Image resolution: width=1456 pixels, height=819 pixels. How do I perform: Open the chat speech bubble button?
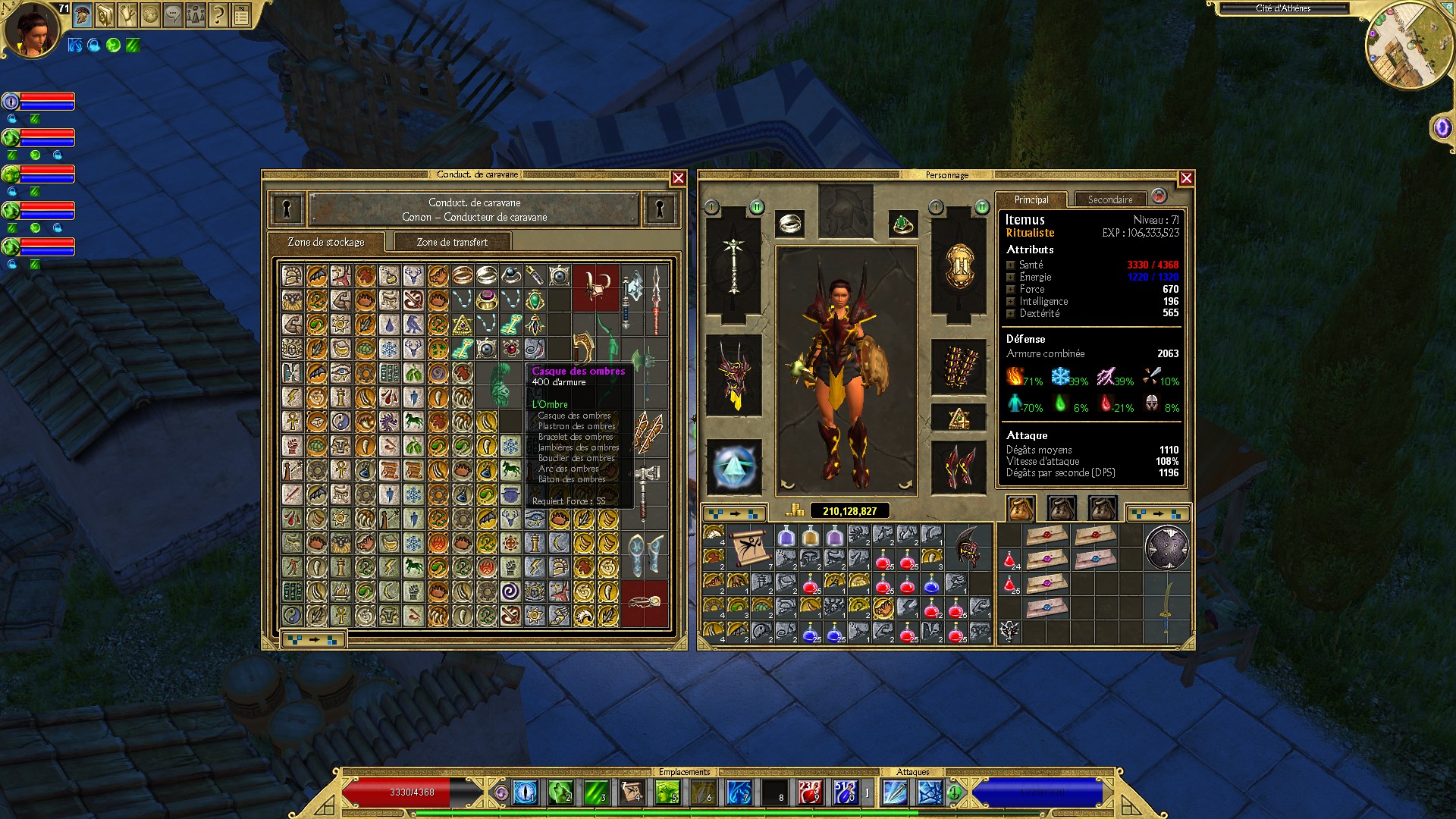(173, 14)
